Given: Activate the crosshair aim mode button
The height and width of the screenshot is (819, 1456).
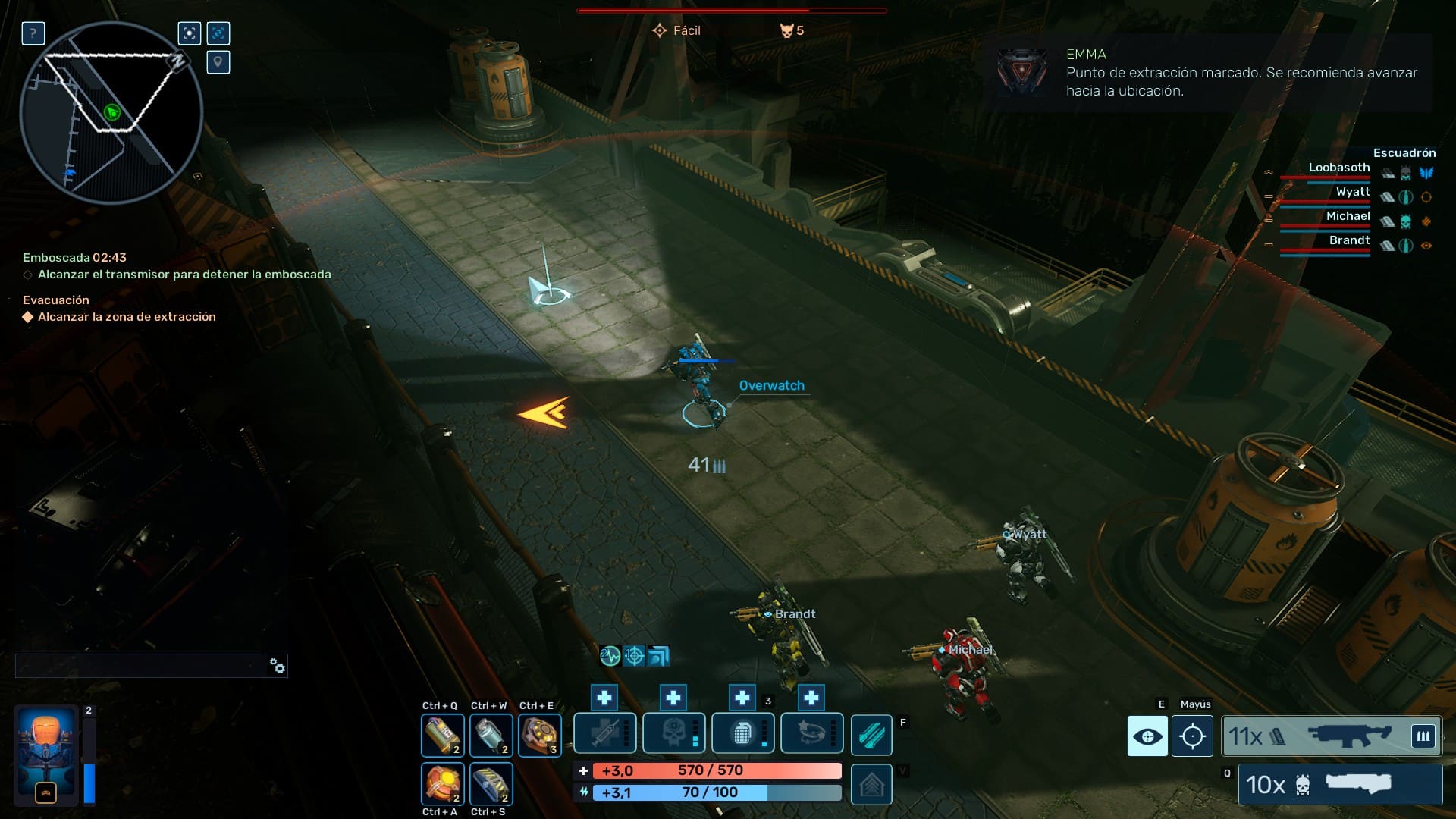Looking at the screenshot, I should pos(1192,736).
